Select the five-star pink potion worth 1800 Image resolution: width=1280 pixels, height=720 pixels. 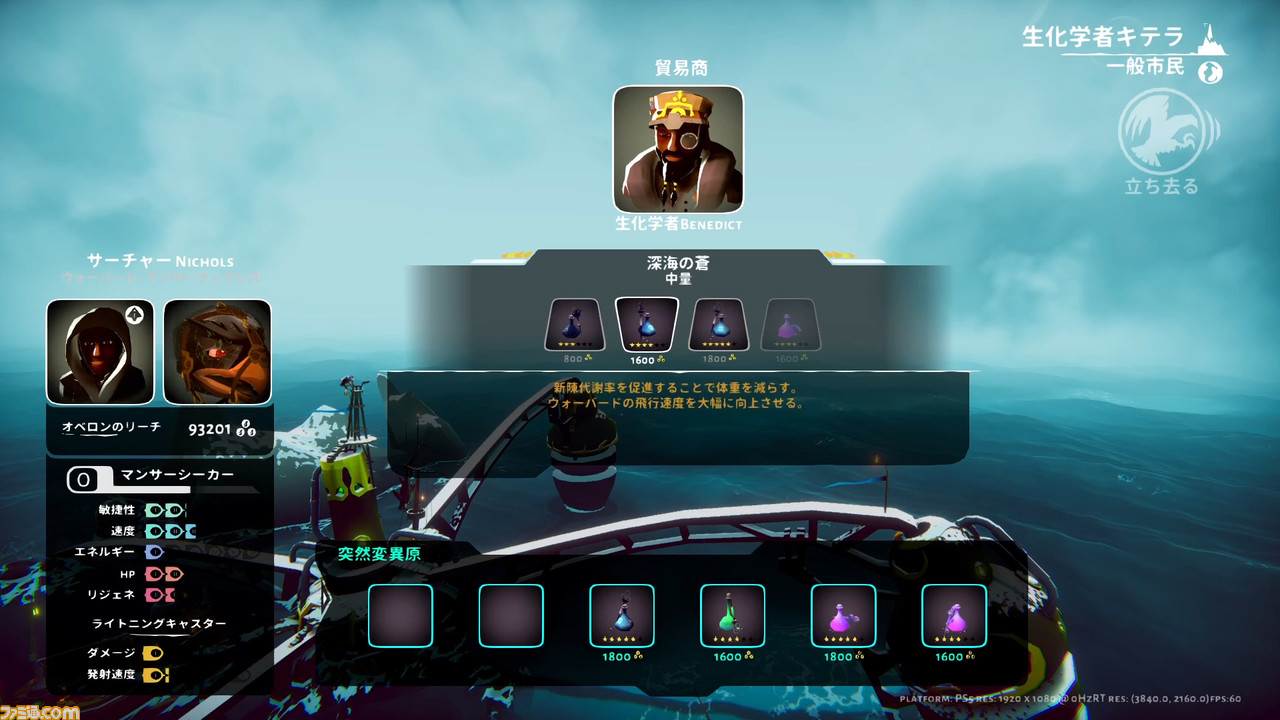pyautogui.click(x=843, y=616)
